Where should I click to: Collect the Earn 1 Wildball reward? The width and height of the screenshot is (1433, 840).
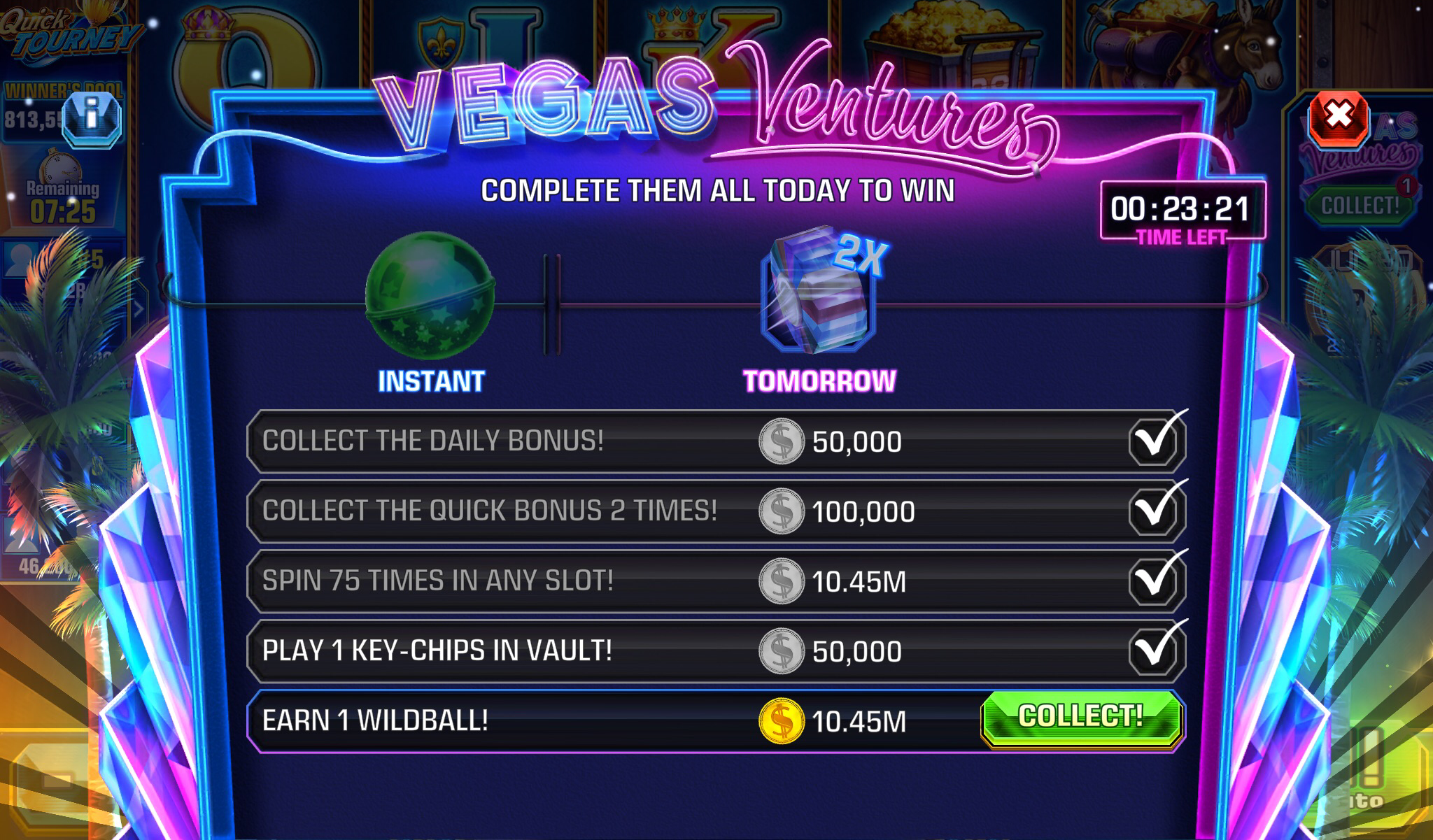pyautogui.click(x=1081, y=718)
